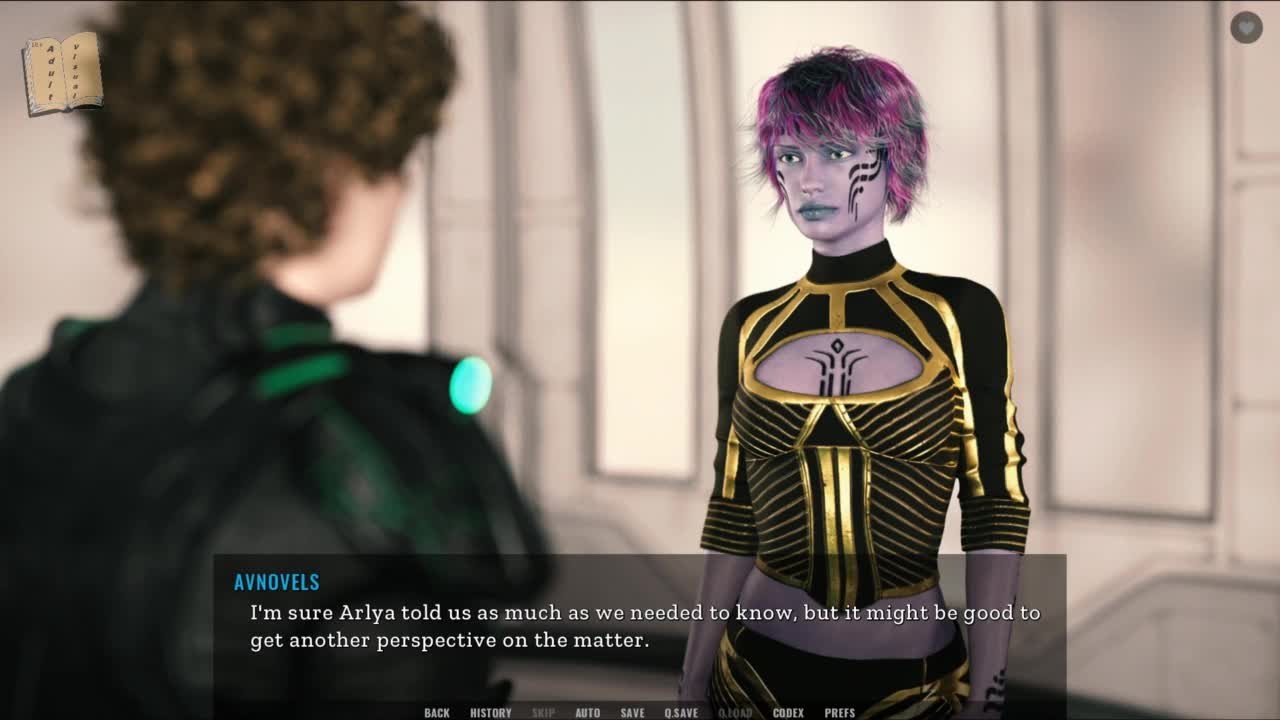Open PREFS settings
This screenshot has height=720, width=1280.
[840, 713]
